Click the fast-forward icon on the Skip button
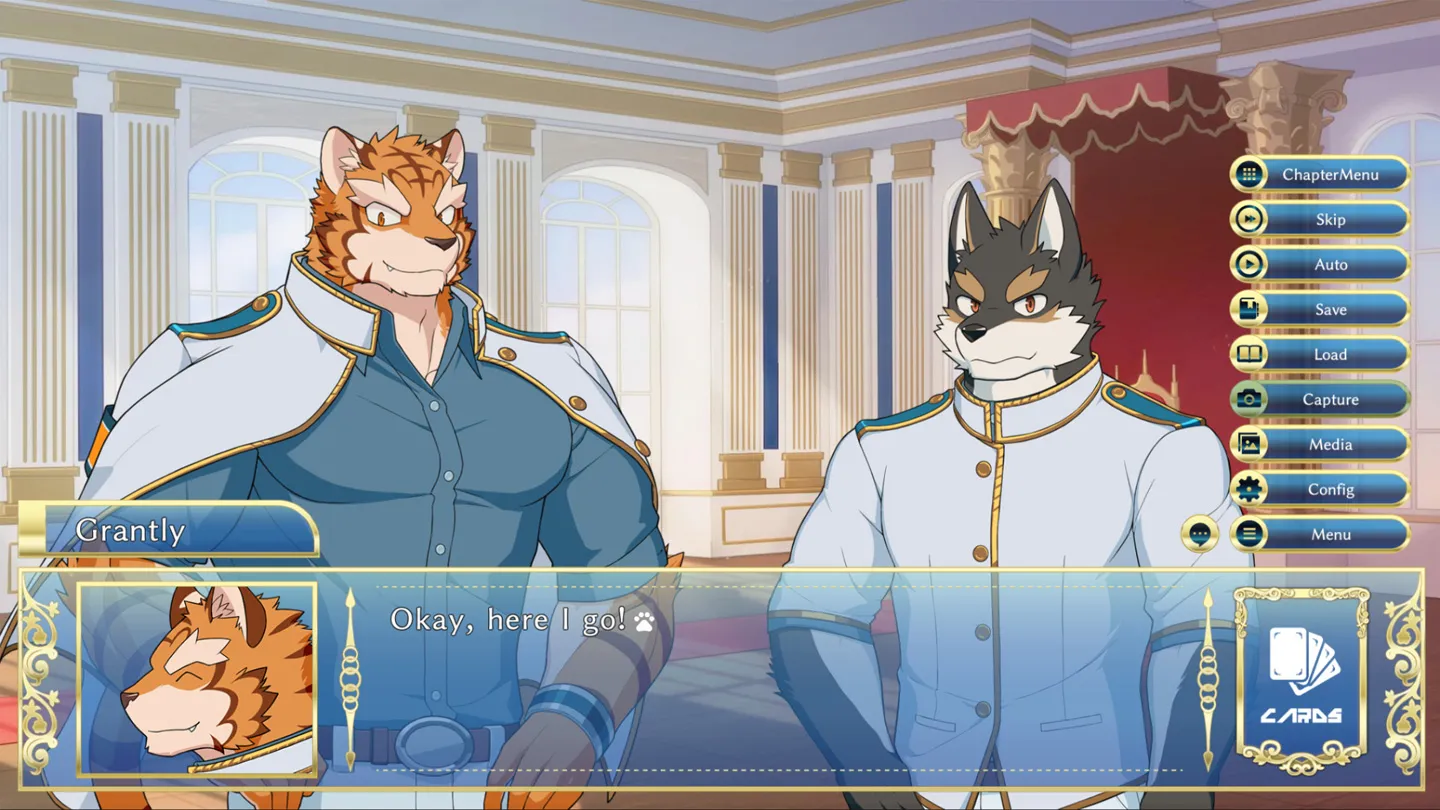The height and width of the screenshot is (810, 1440). click(1248, 219)
